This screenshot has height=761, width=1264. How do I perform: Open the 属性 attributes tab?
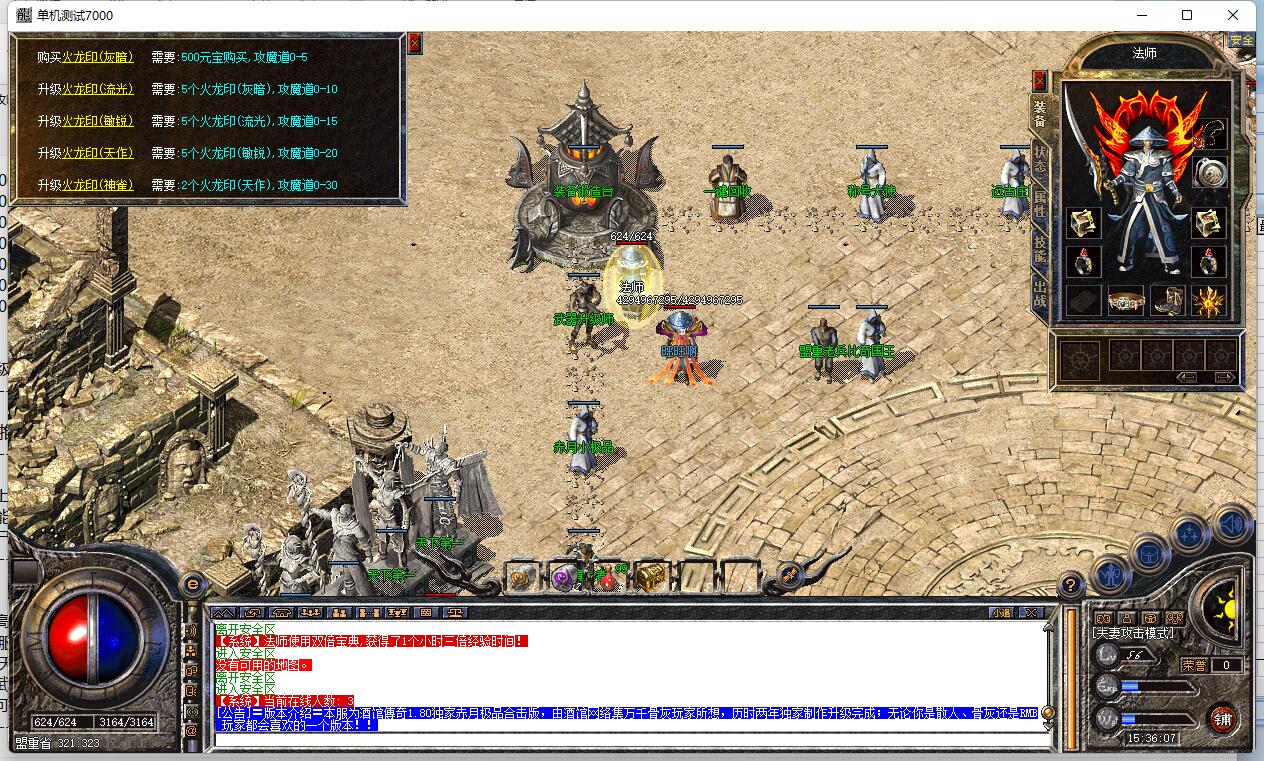(1040, 201)
